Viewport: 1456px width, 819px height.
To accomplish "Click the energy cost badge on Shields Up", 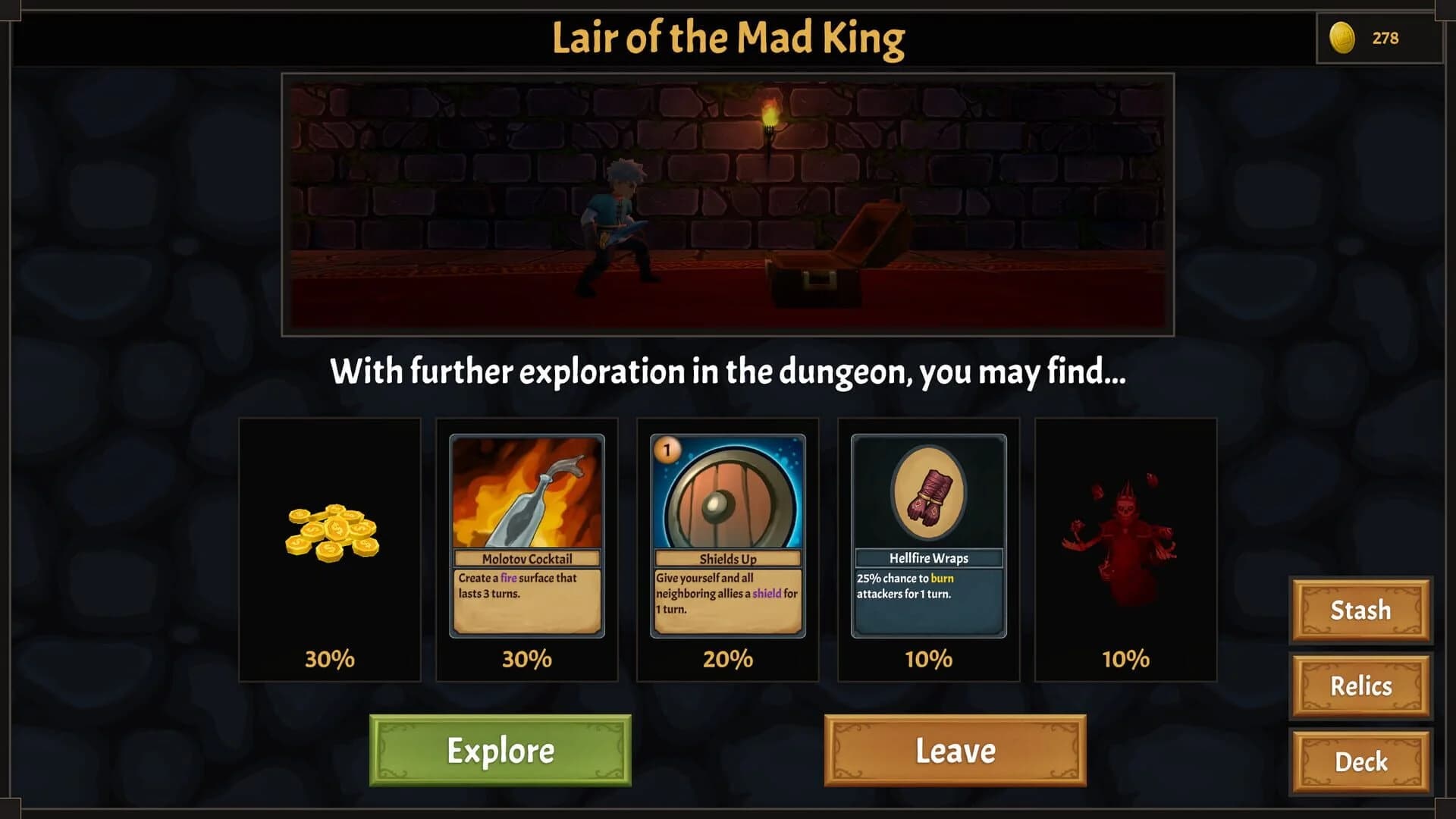I will tap(667, 448).
